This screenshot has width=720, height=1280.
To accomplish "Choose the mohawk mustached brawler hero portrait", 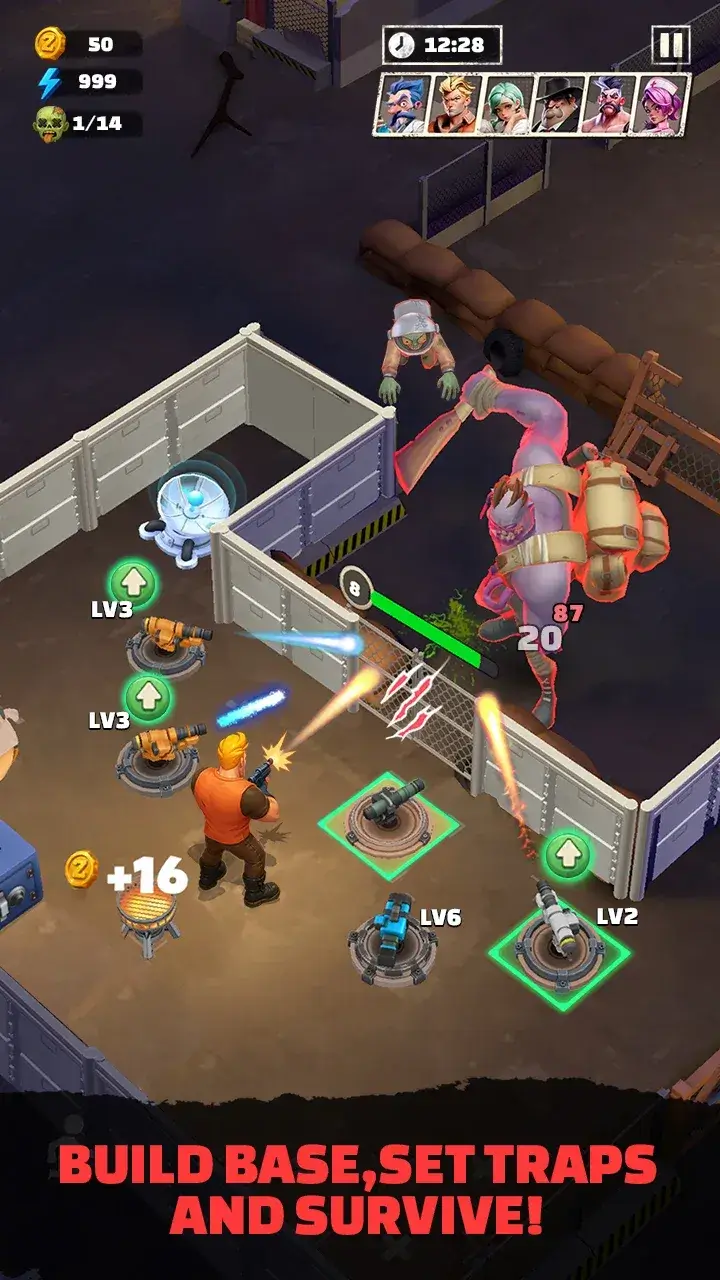I will (610, 104).
